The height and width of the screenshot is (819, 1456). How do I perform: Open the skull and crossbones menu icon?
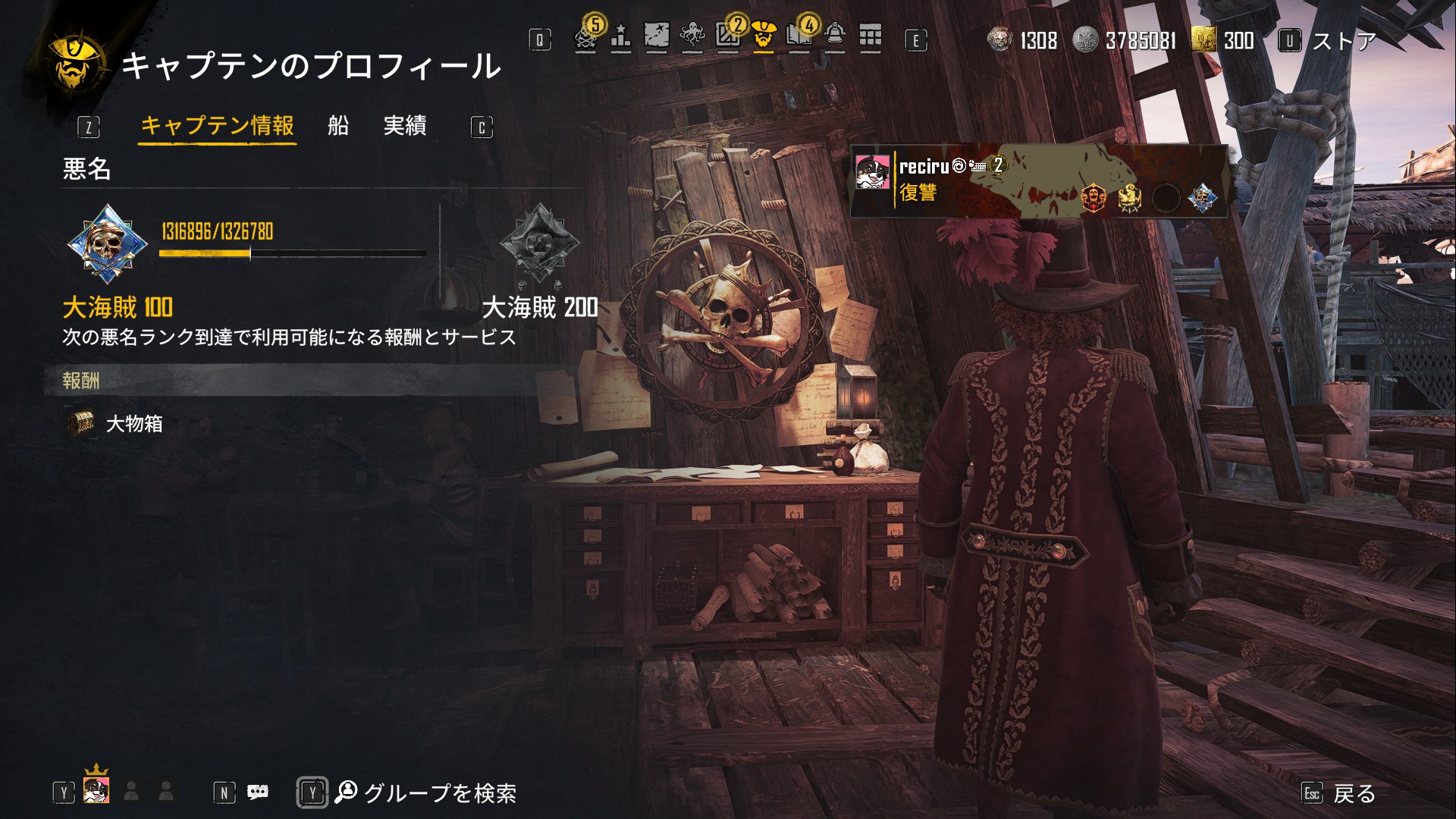click(x=586, y=38)
